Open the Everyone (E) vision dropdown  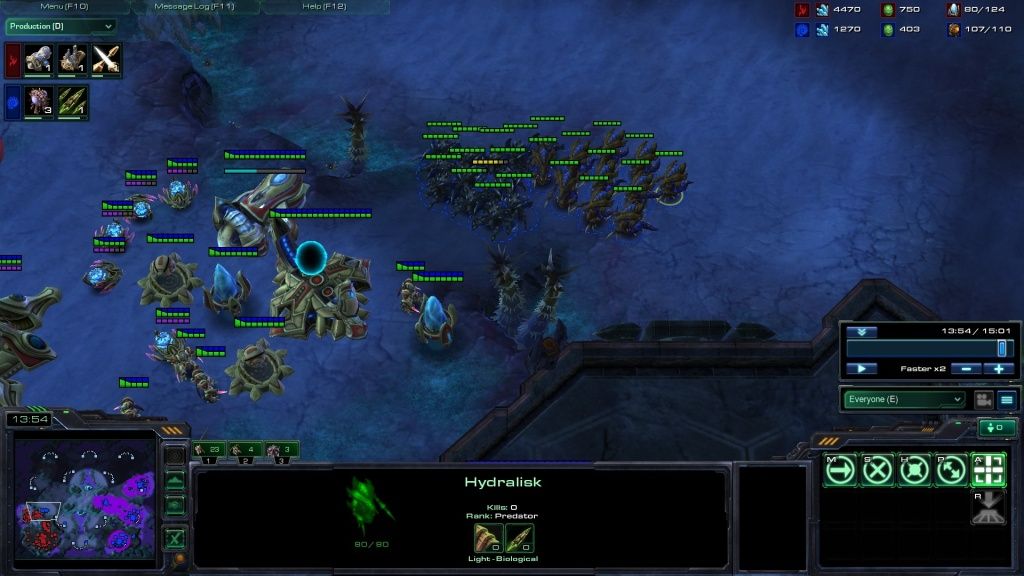(x=906, y=399)
